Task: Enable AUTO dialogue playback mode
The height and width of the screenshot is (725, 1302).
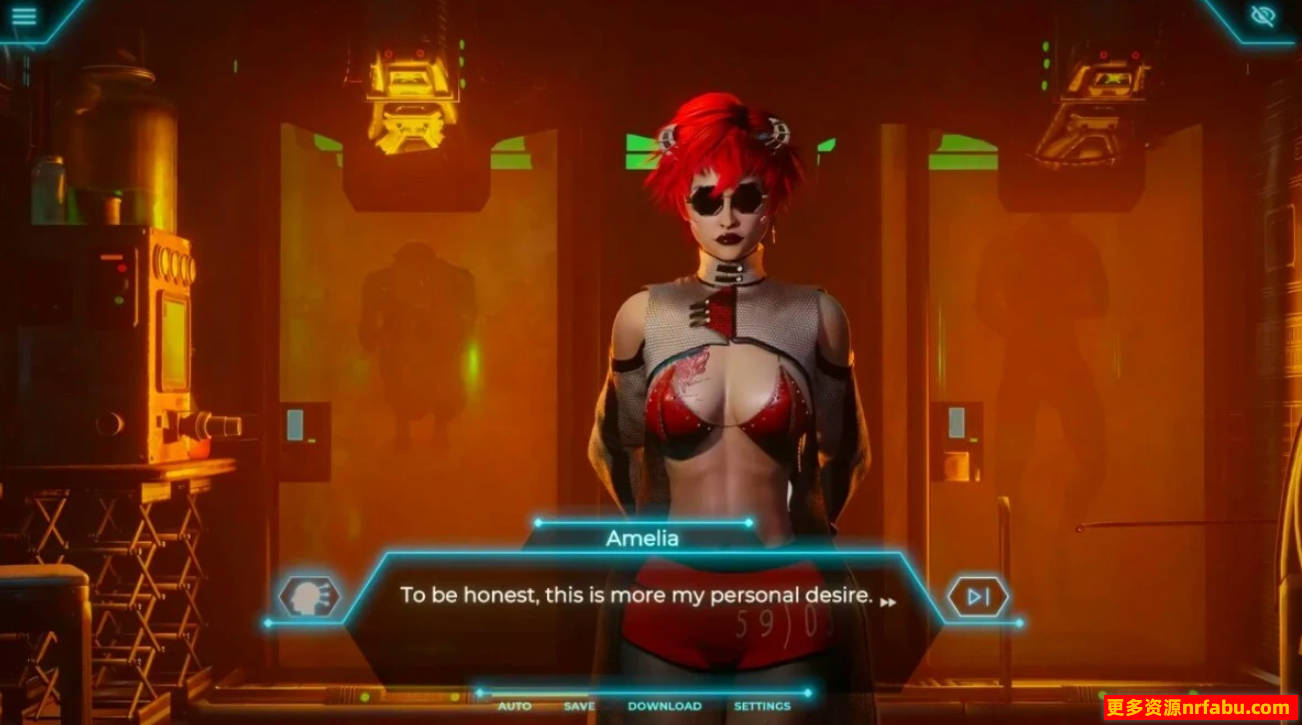Action: pos(513,707)
